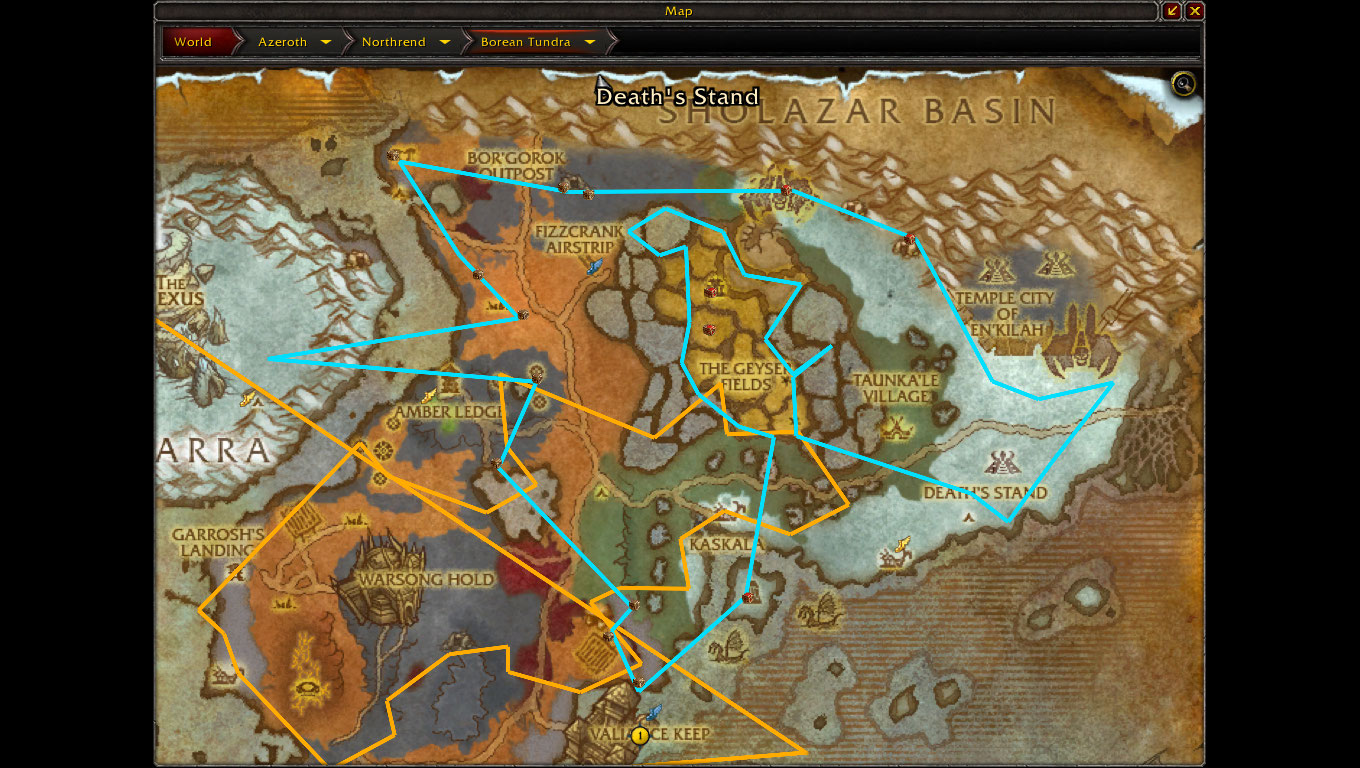Open the Borean Tundra dropdown arrow
Screen dimensions: 1360x768
point(590,42)
